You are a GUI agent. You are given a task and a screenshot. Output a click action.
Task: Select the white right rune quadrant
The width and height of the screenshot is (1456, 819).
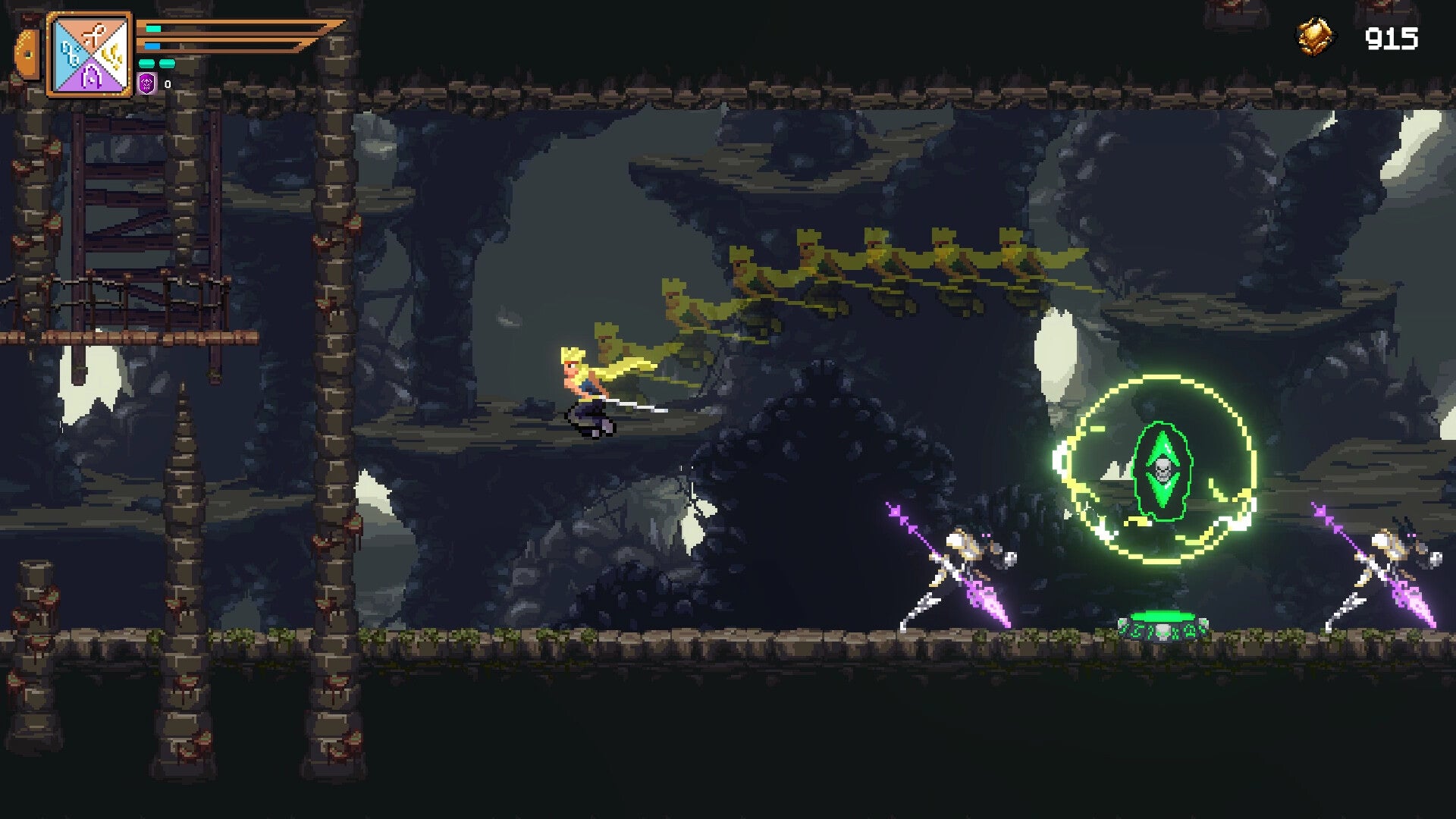[x=112, y=55]
